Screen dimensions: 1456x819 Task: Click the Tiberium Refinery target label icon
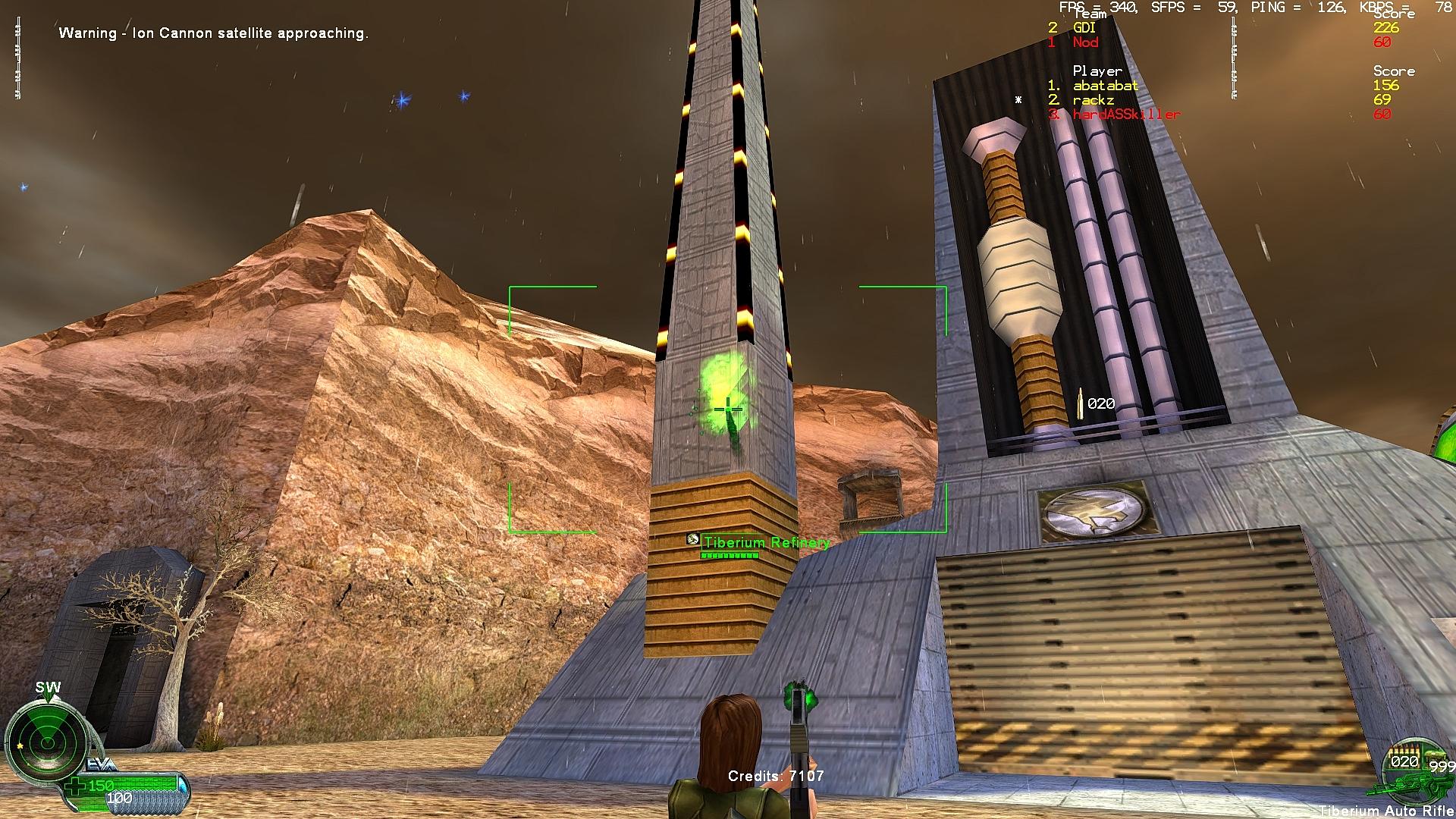click(692, 539)
